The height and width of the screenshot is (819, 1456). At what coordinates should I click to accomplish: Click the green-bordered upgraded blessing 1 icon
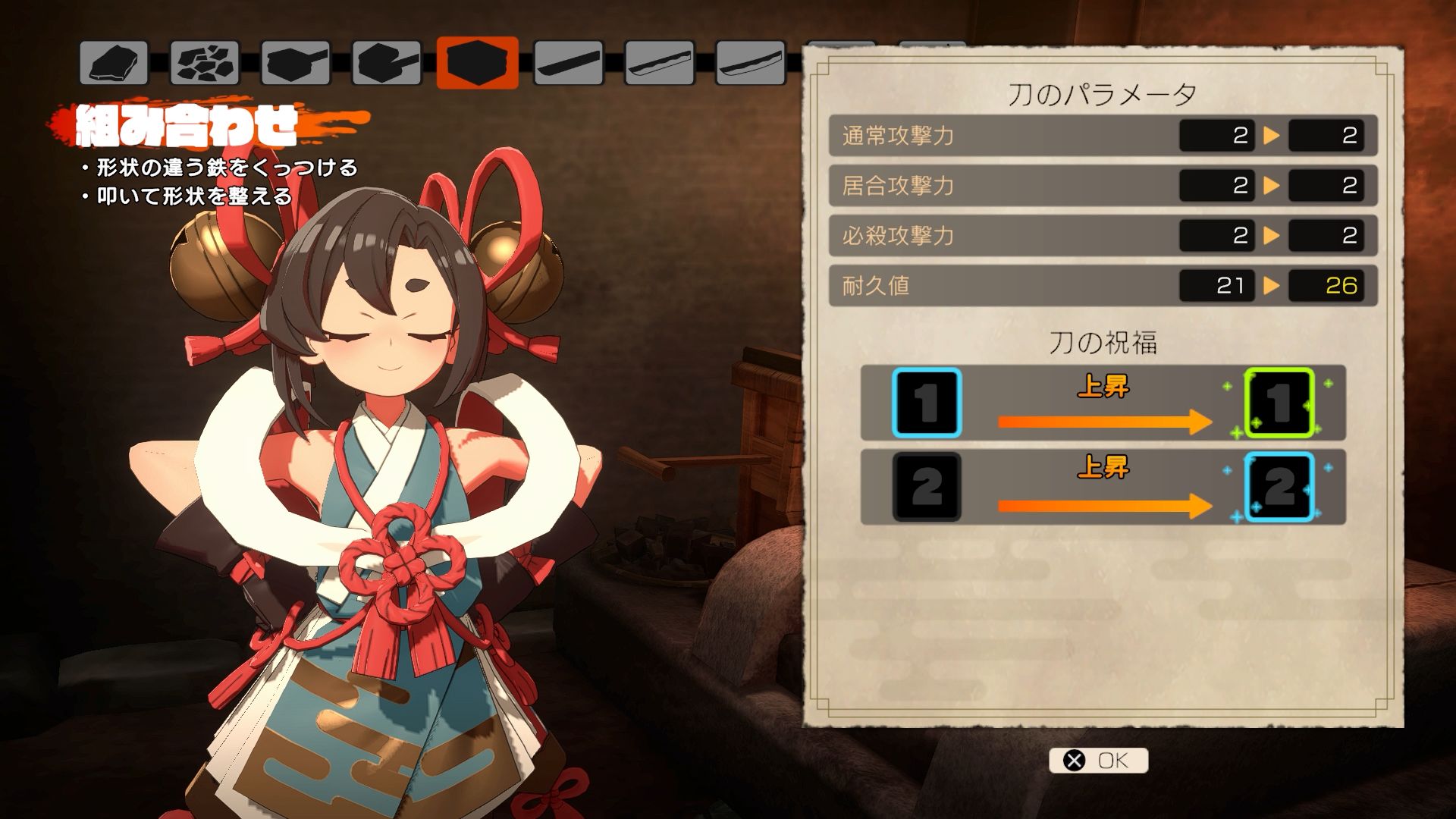pyautogui.click(x=1279, y=403)
